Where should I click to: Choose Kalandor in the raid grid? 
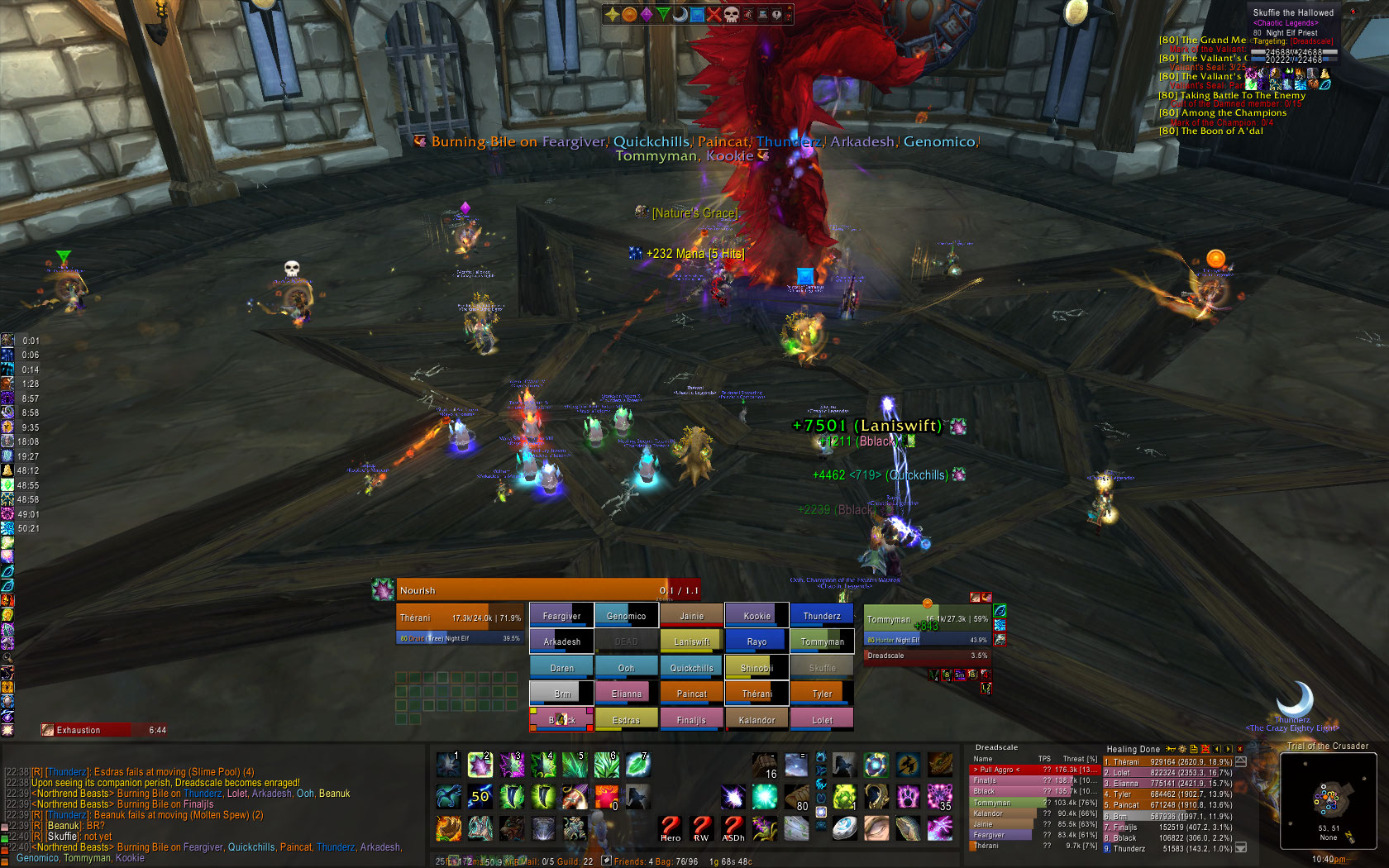[757, 720]
